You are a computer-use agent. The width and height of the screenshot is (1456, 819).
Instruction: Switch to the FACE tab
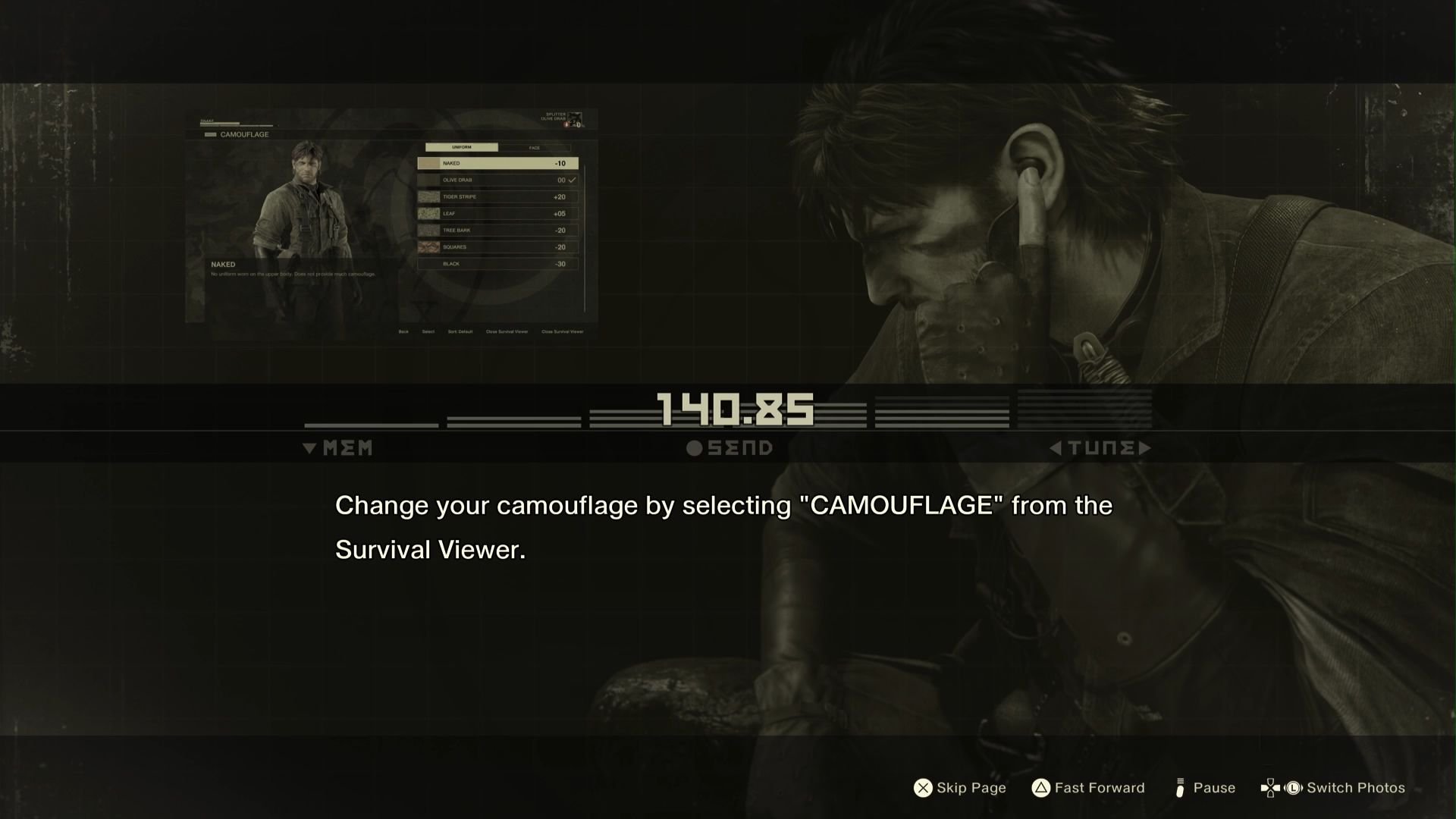point(535,148)
